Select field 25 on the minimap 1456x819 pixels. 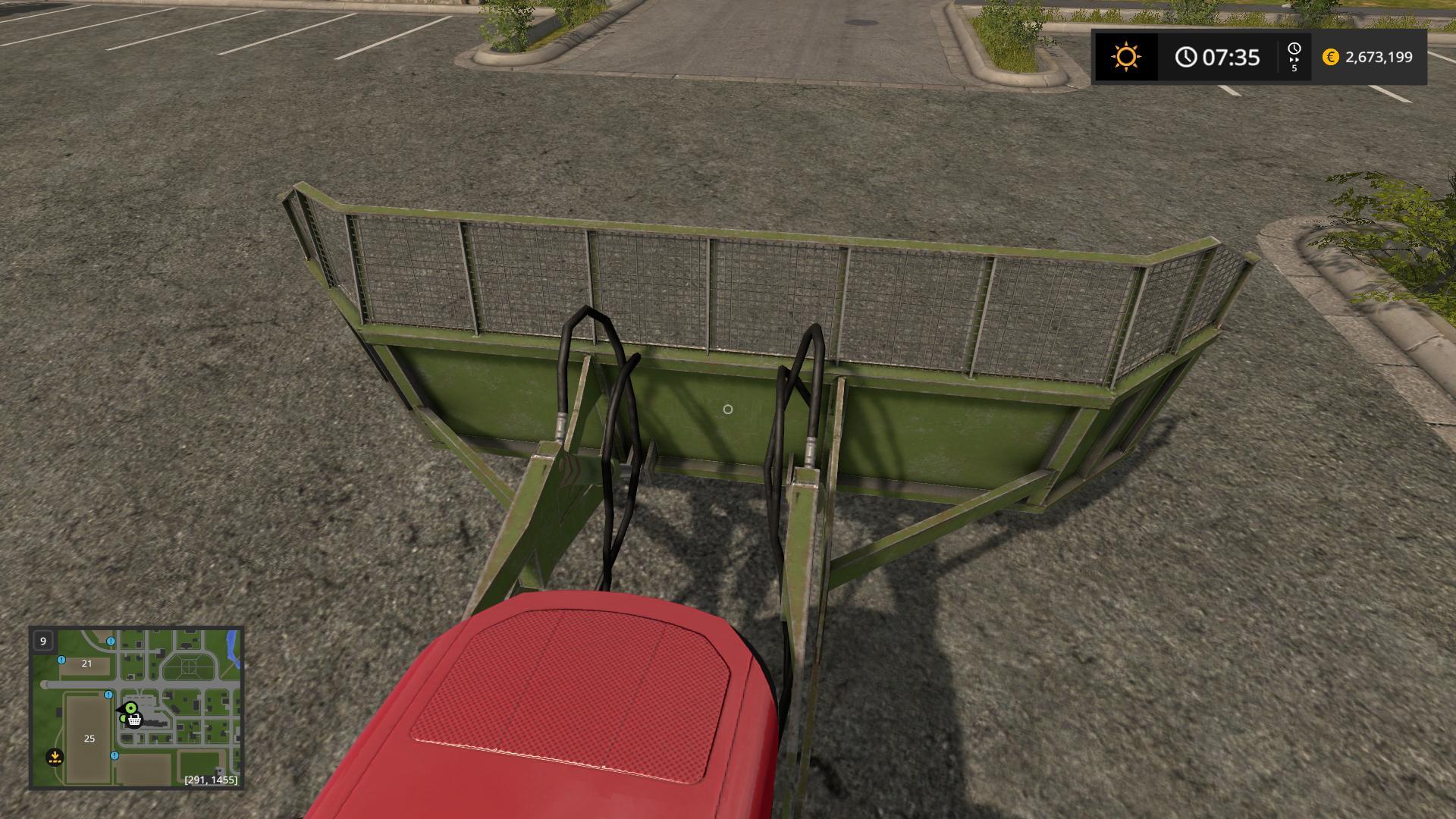click(89, 738)
